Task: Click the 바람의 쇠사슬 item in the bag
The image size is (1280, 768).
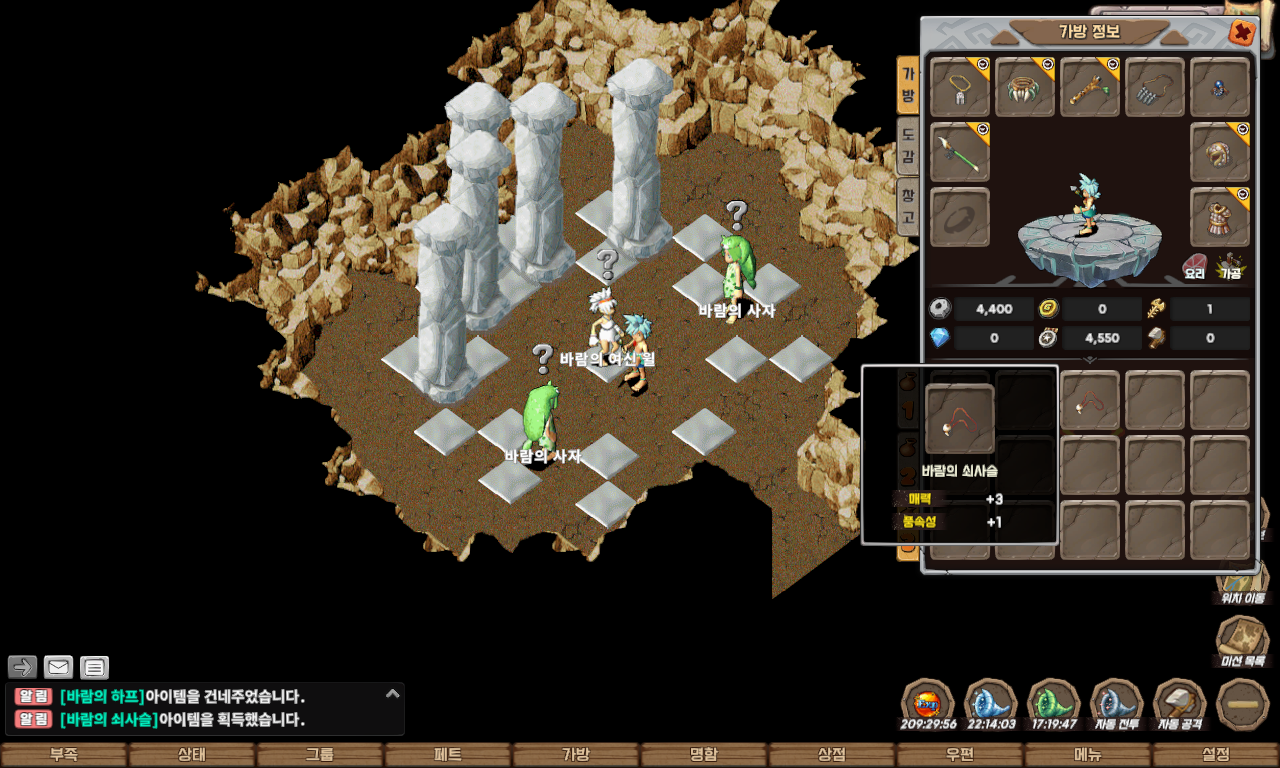Action: pyautogui.click(x=1089, y=402)
